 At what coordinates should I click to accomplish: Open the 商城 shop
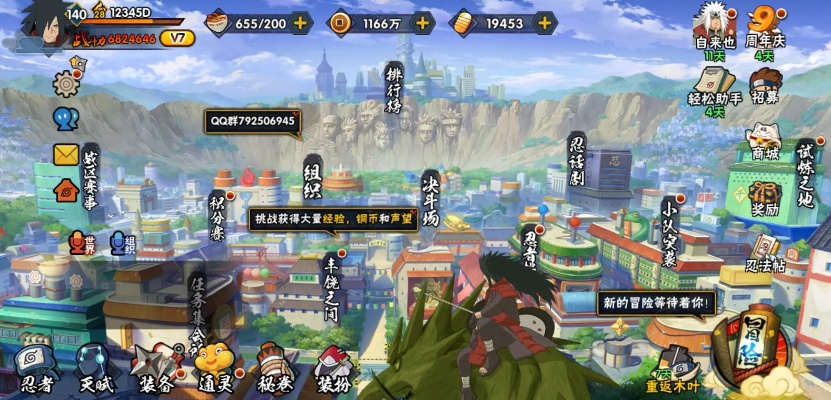coord(765,140)
